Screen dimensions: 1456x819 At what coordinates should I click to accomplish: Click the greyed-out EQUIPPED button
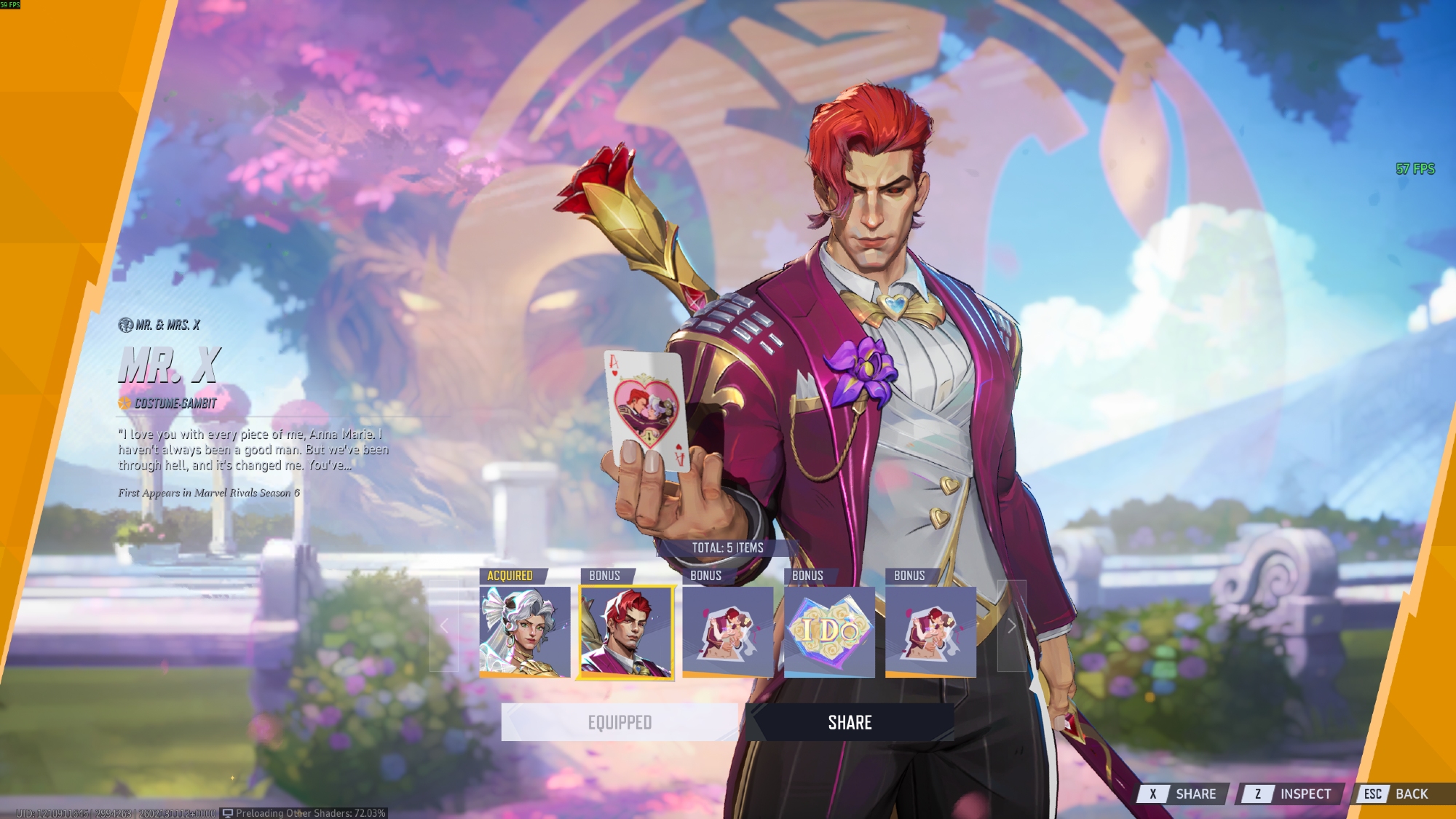[620, 722]
